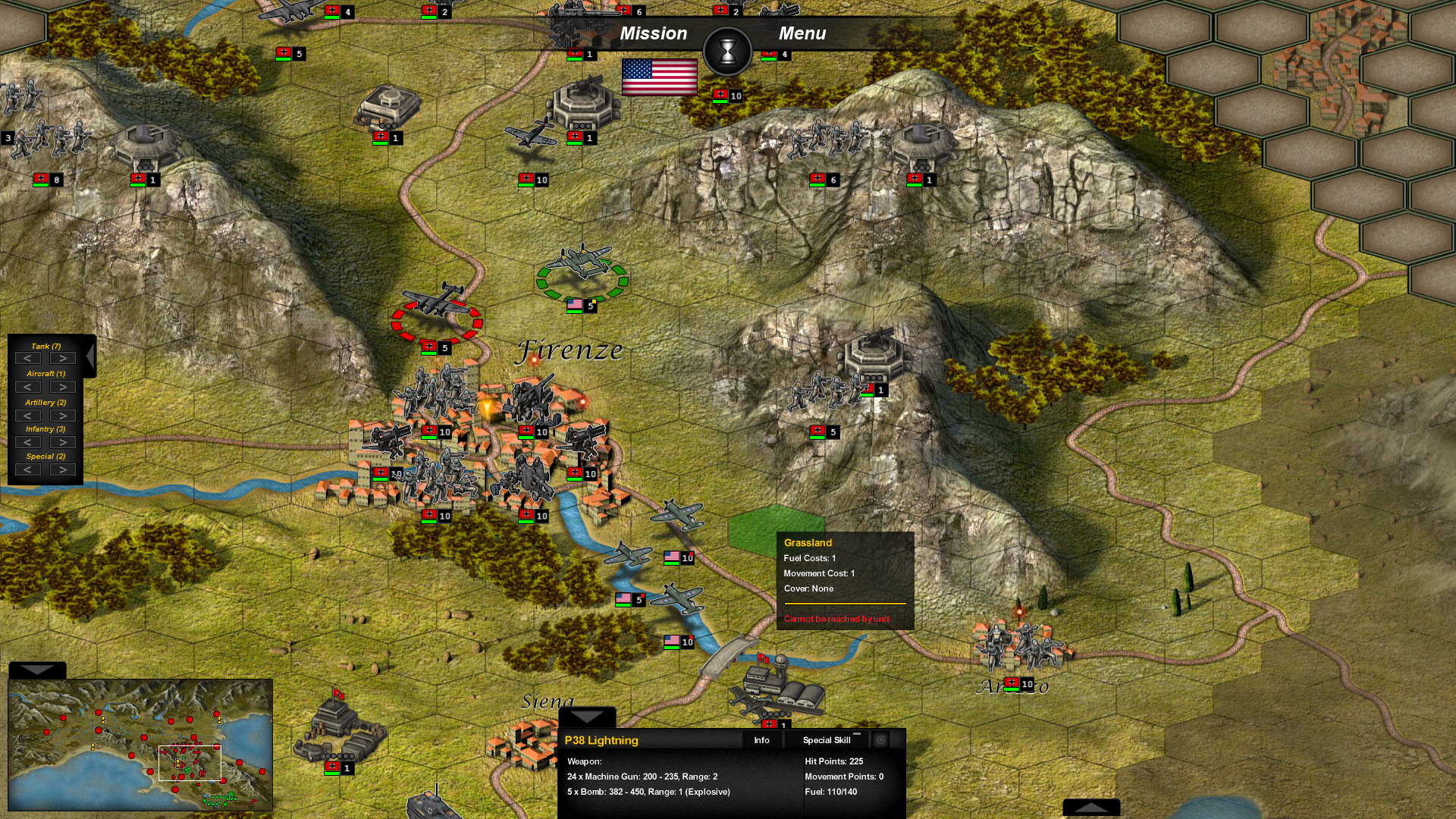Click the minimize toggle above the Special Skill tab

(x=858, y=734)
